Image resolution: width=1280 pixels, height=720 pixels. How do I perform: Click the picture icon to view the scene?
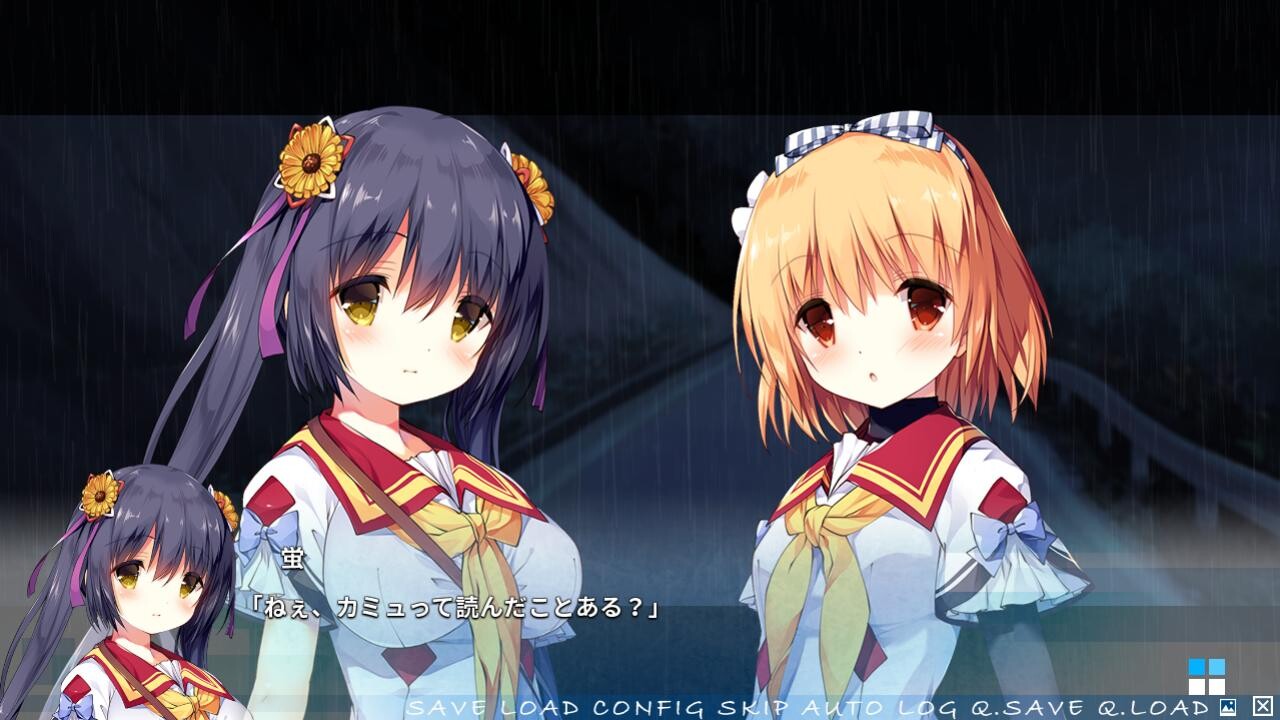click(x=1228, y=707)
